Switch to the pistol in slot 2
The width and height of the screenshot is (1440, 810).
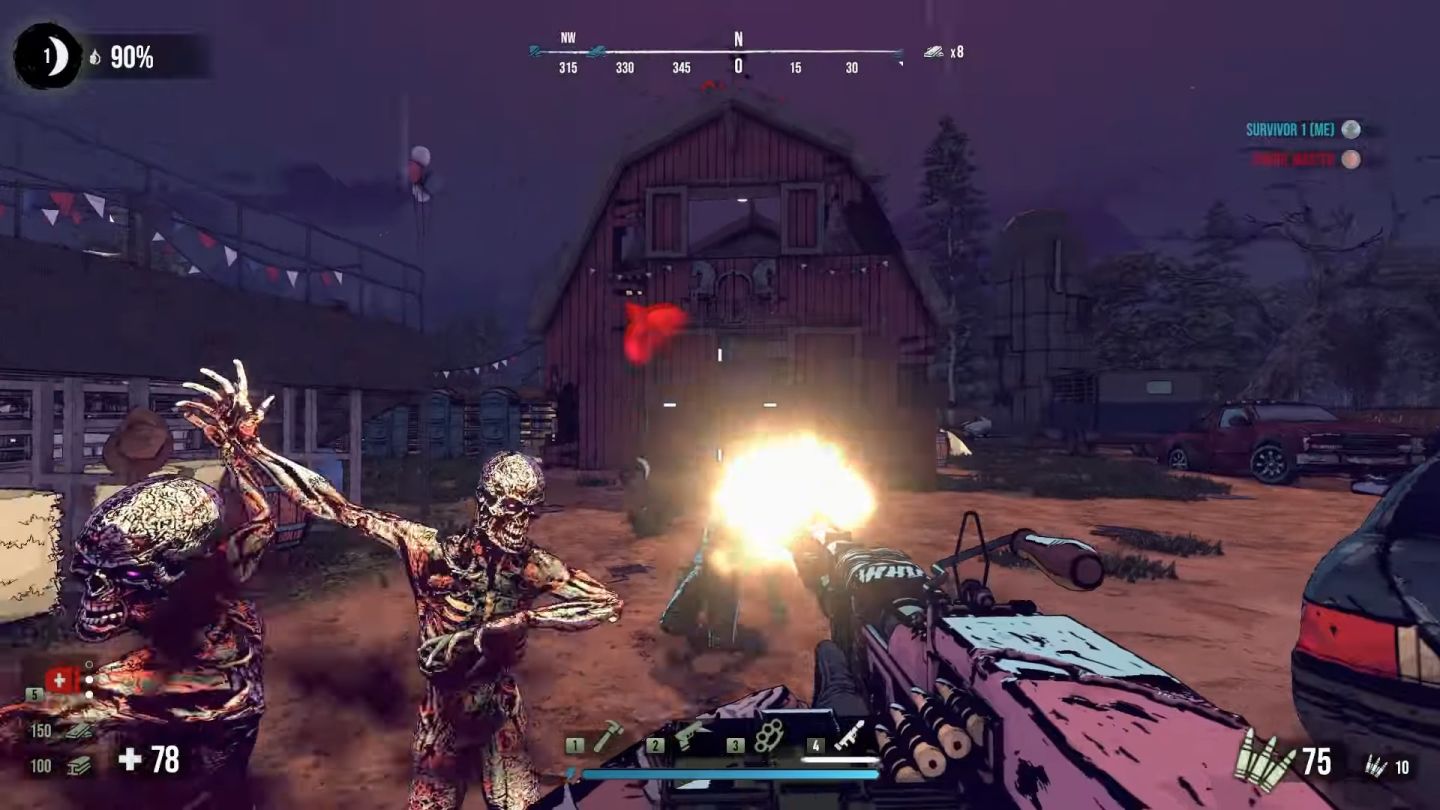(690, 737)
